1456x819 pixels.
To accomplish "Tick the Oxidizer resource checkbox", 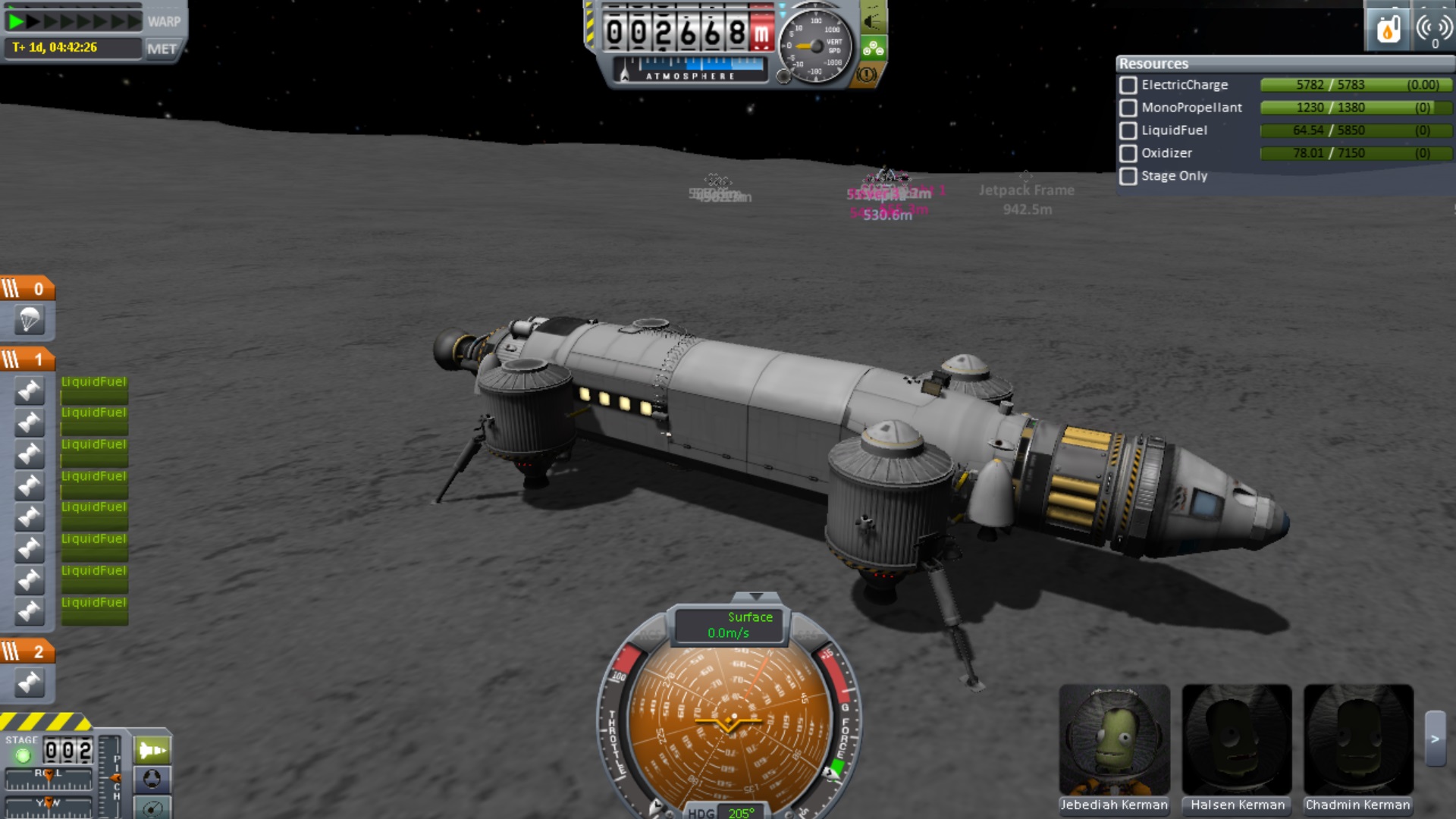I will 1128,153.
